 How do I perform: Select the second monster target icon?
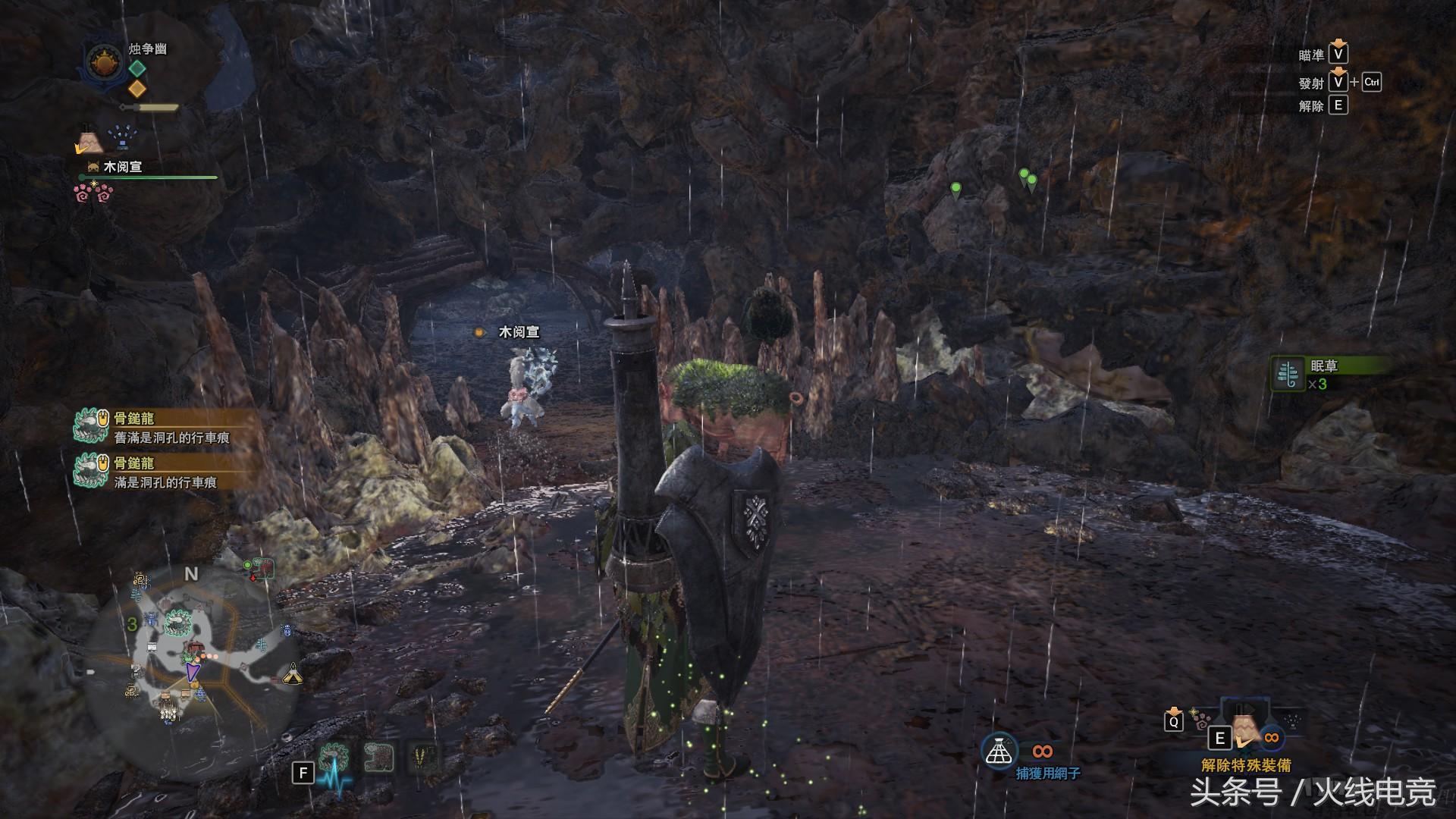(x=378, y=758)
